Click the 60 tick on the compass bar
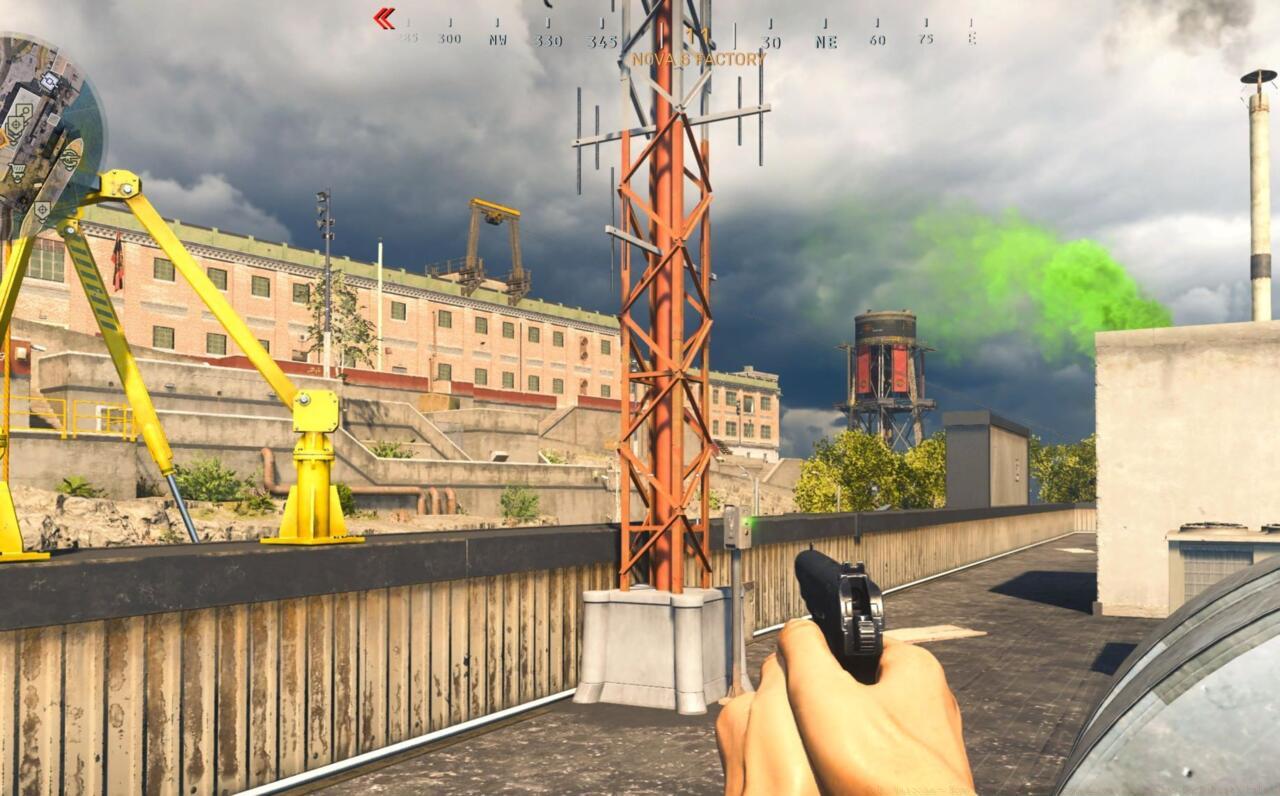This screenshot has height=796, width=1280. pyautogui.click(x=879, y=41)
